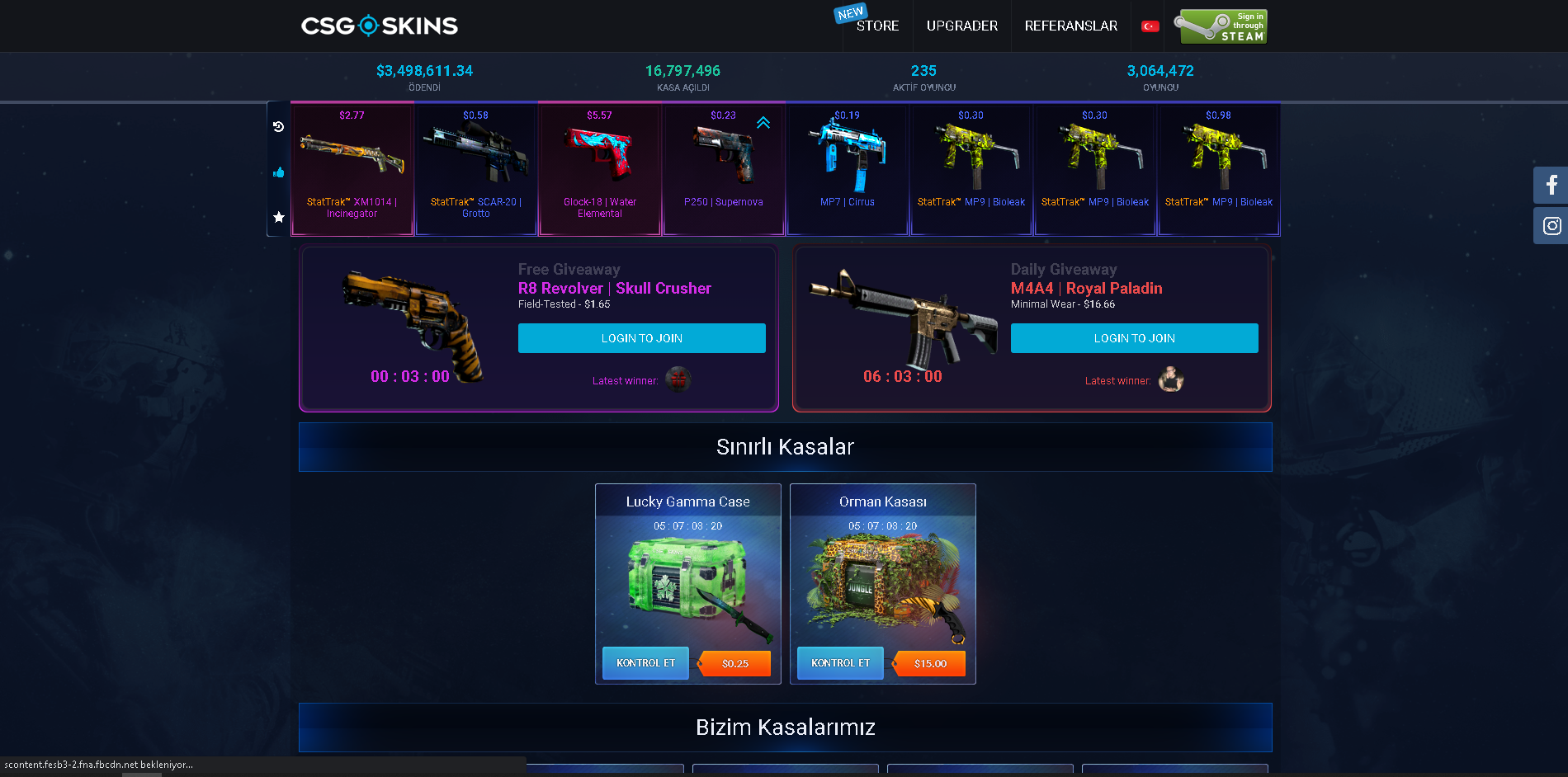Show top drops with the thumbs-up icon
This screenshot has width=1568, height=777.
pos(279,172)
